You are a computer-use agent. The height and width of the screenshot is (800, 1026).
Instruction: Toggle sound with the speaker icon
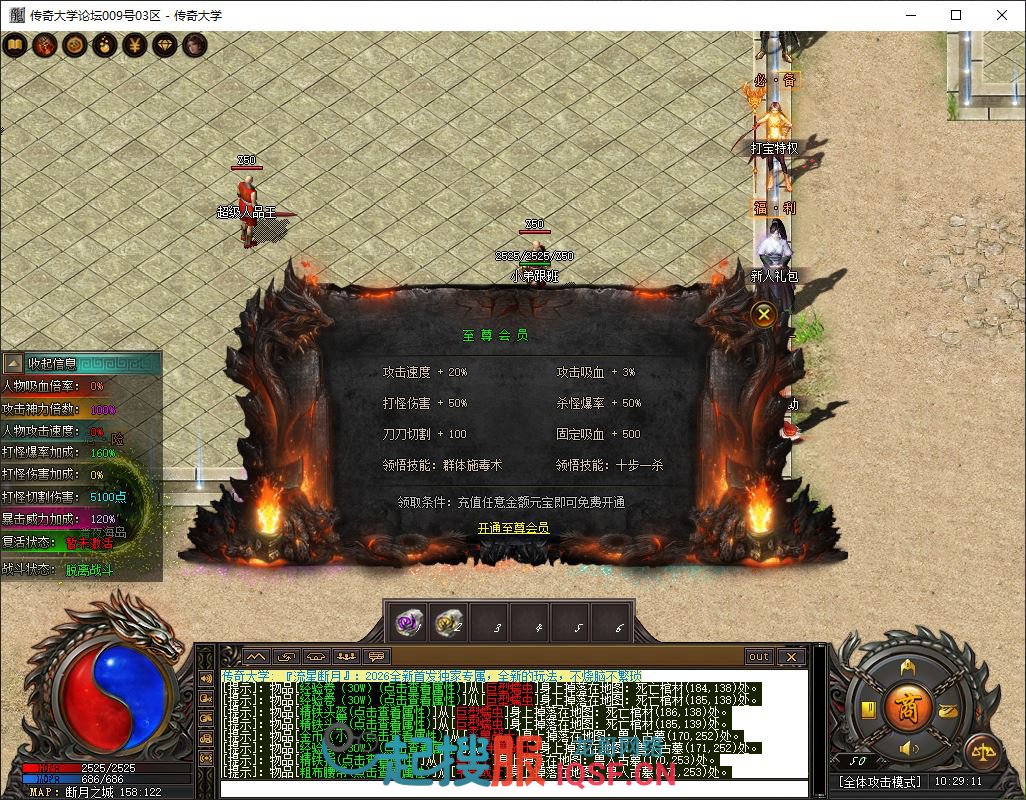908,748
